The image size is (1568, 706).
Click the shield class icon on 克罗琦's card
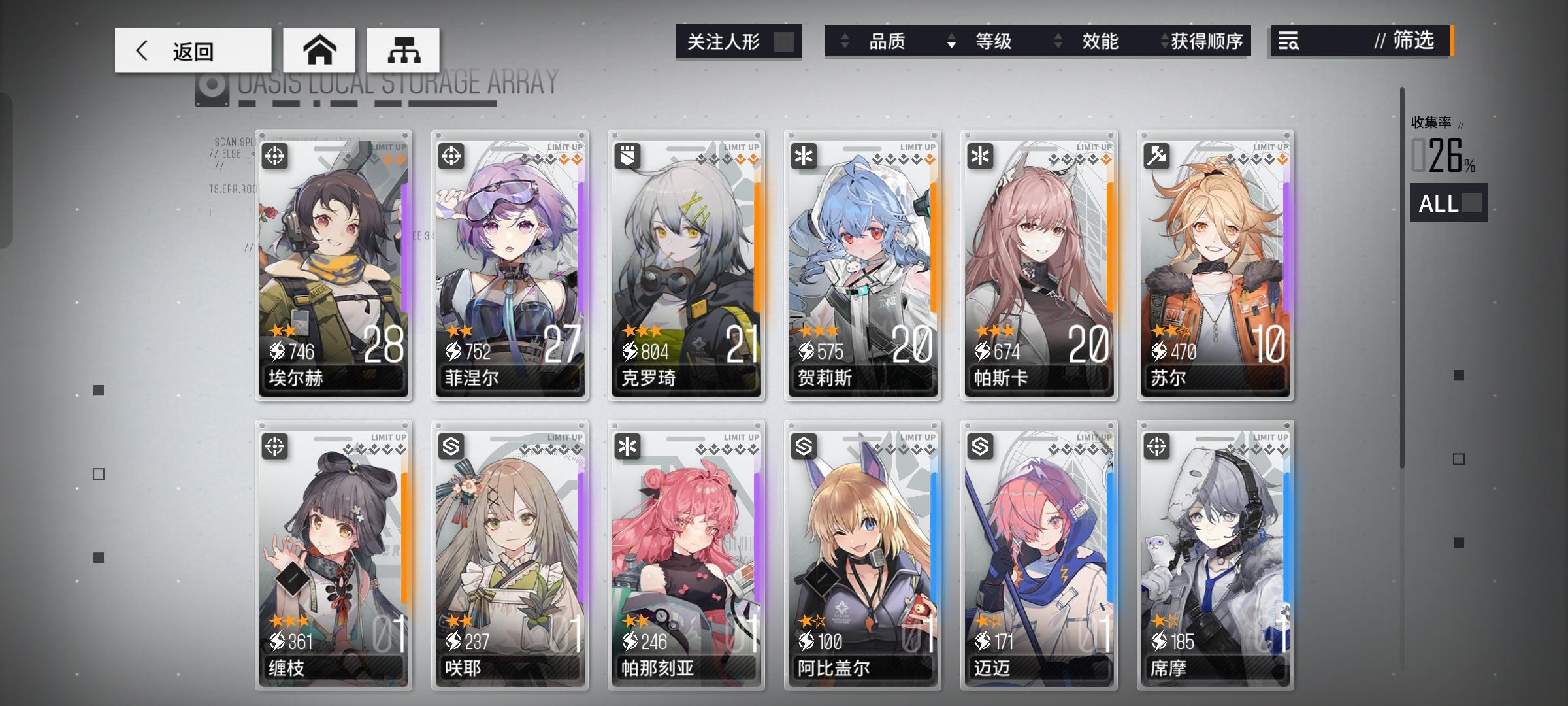tap(629, 155)
